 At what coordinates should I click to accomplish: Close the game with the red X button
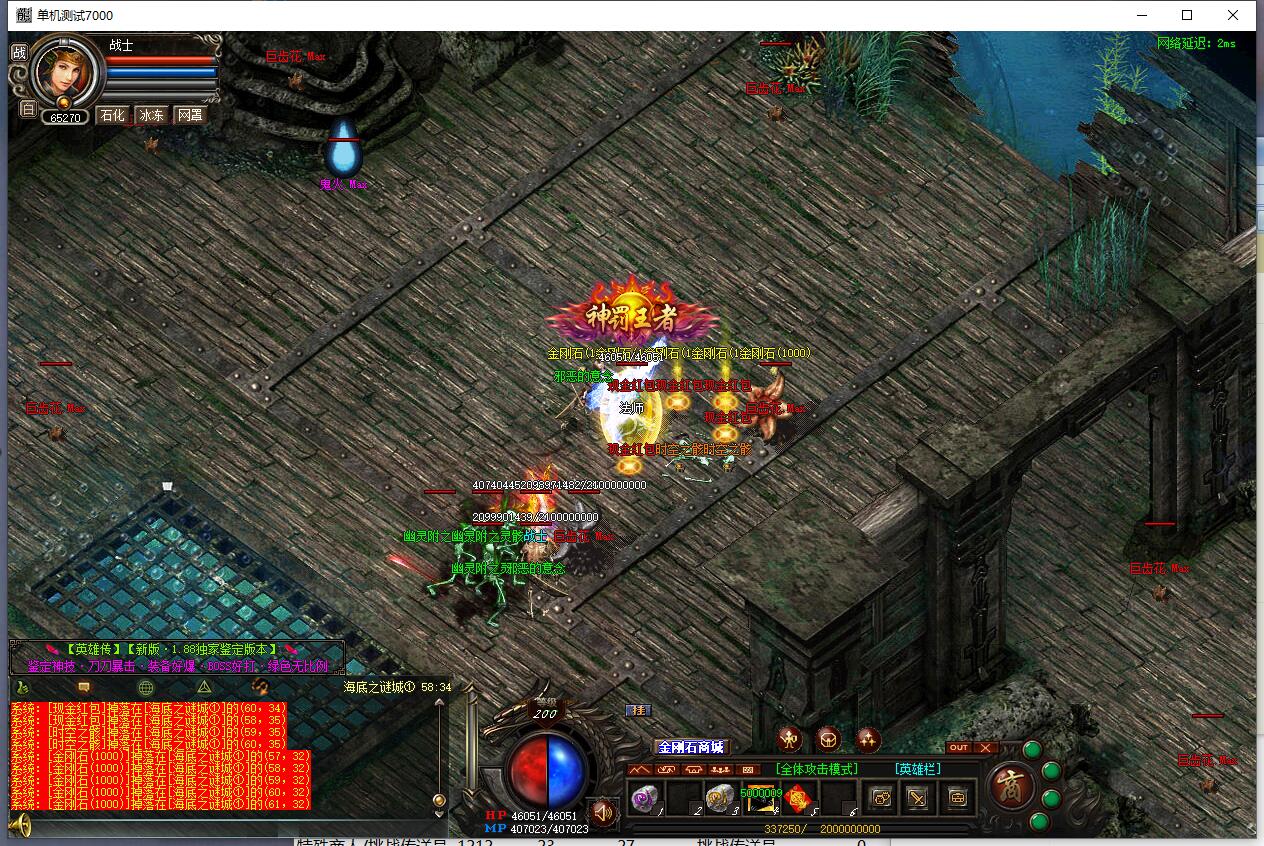[985, 748]
